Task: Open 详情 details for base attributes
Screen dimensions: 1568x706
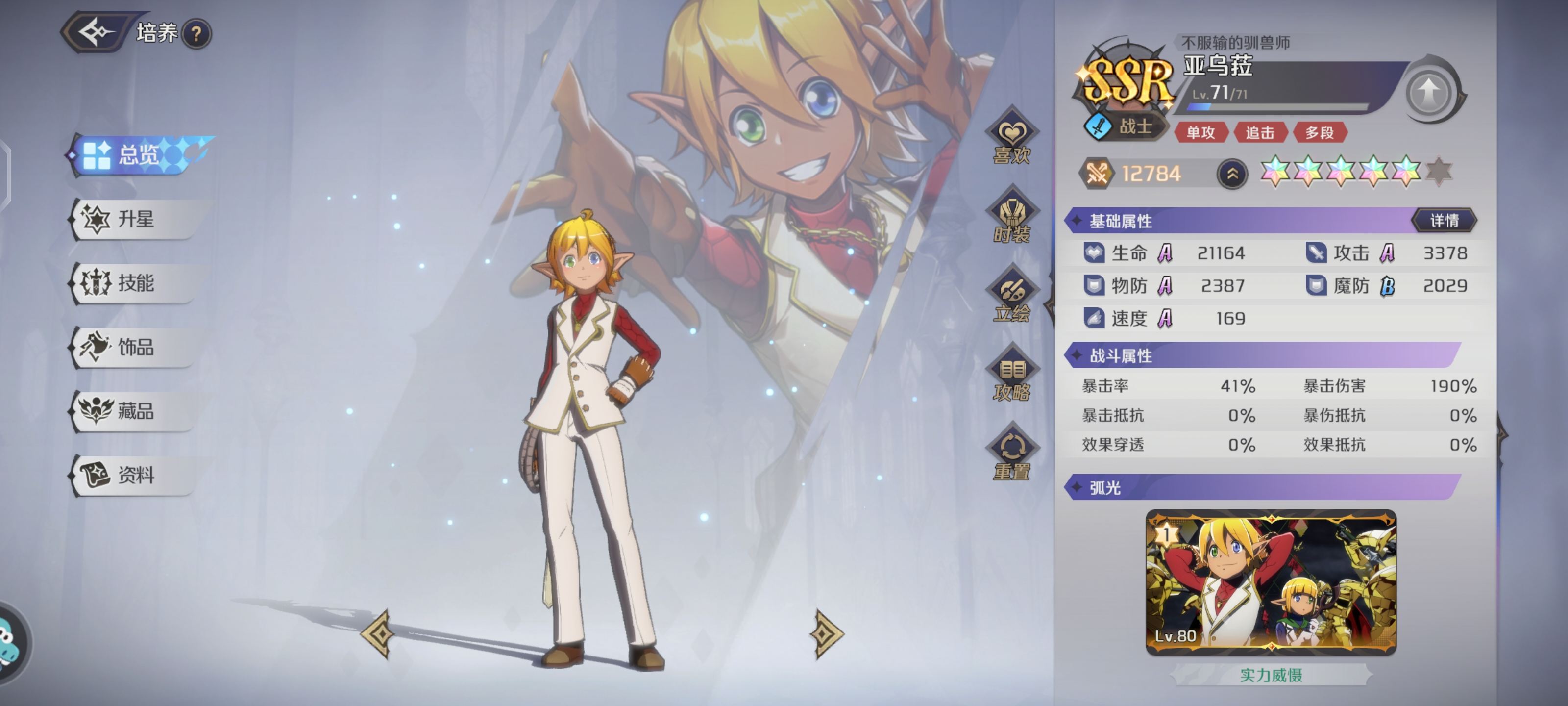Action: (x=1444, y=221)
